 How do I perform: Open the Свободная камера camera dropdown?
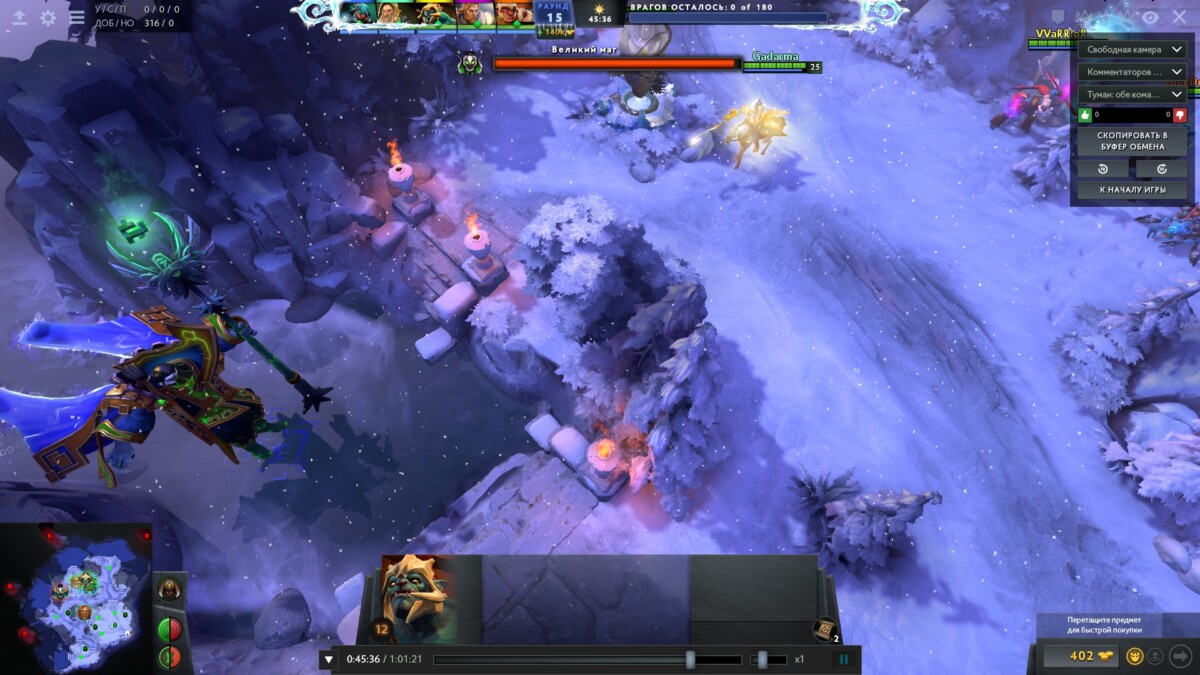tap(1132, 49)
